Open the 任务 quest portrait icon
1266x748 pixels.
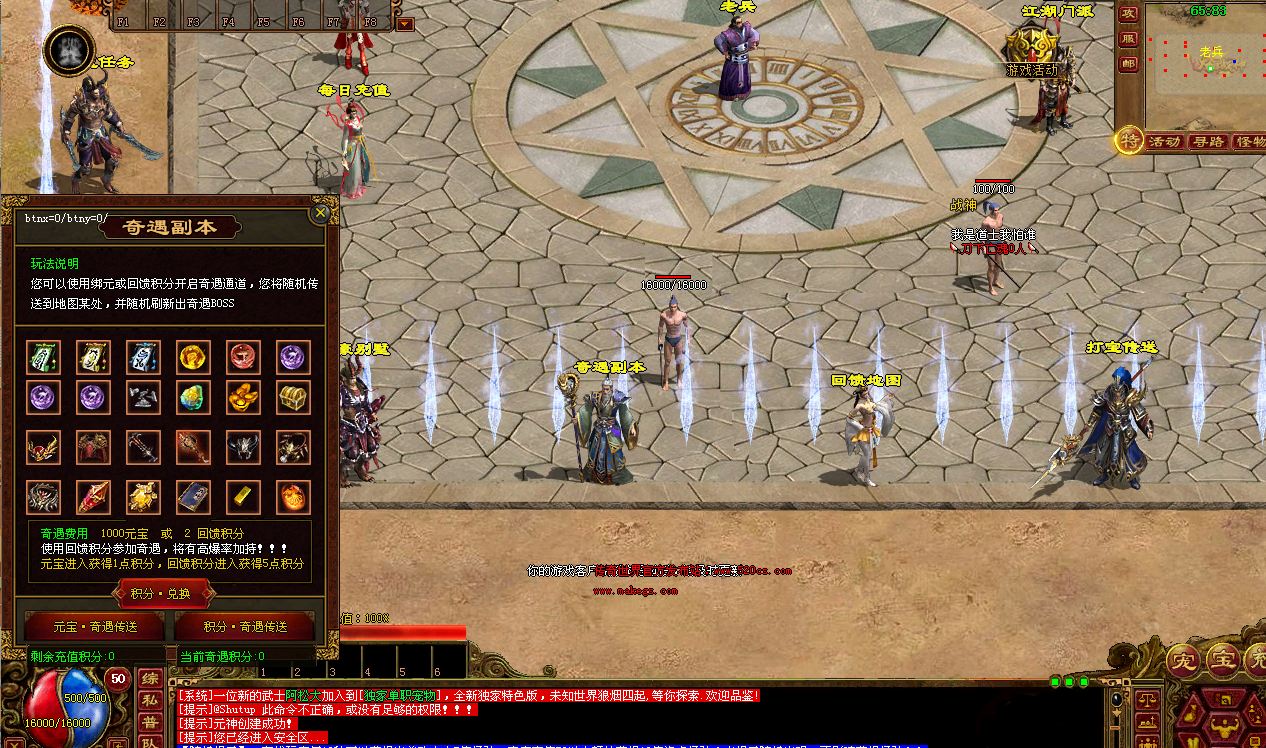point(69,49)
